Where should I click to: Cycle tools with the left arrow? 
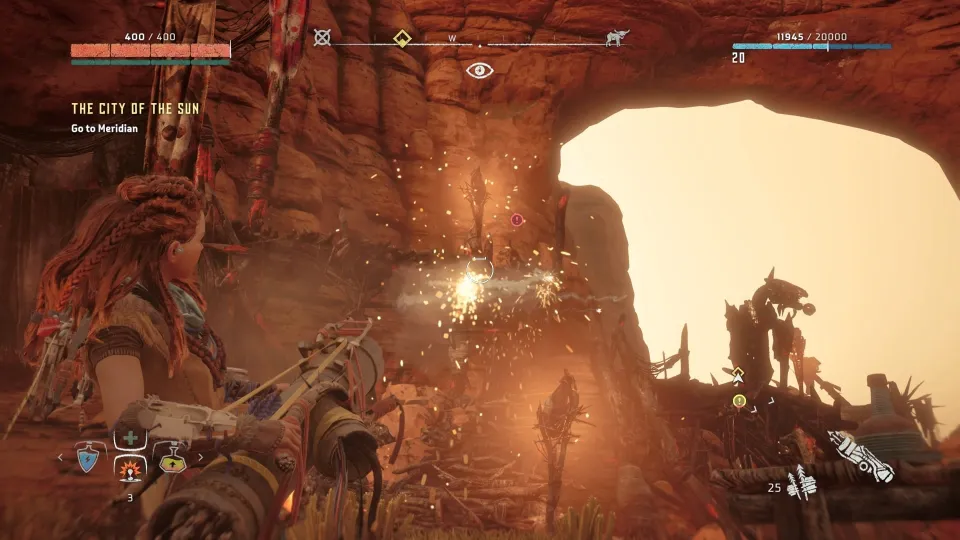click(61, 458)
